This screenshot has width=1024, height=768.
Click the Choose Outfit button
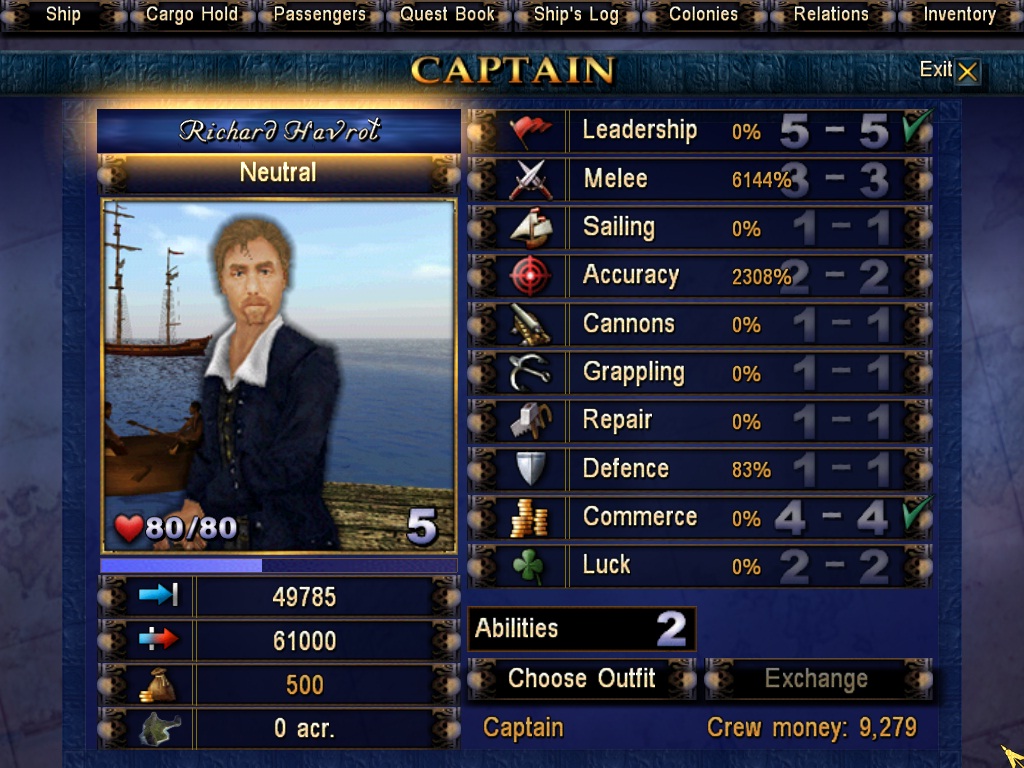[581, 679]
